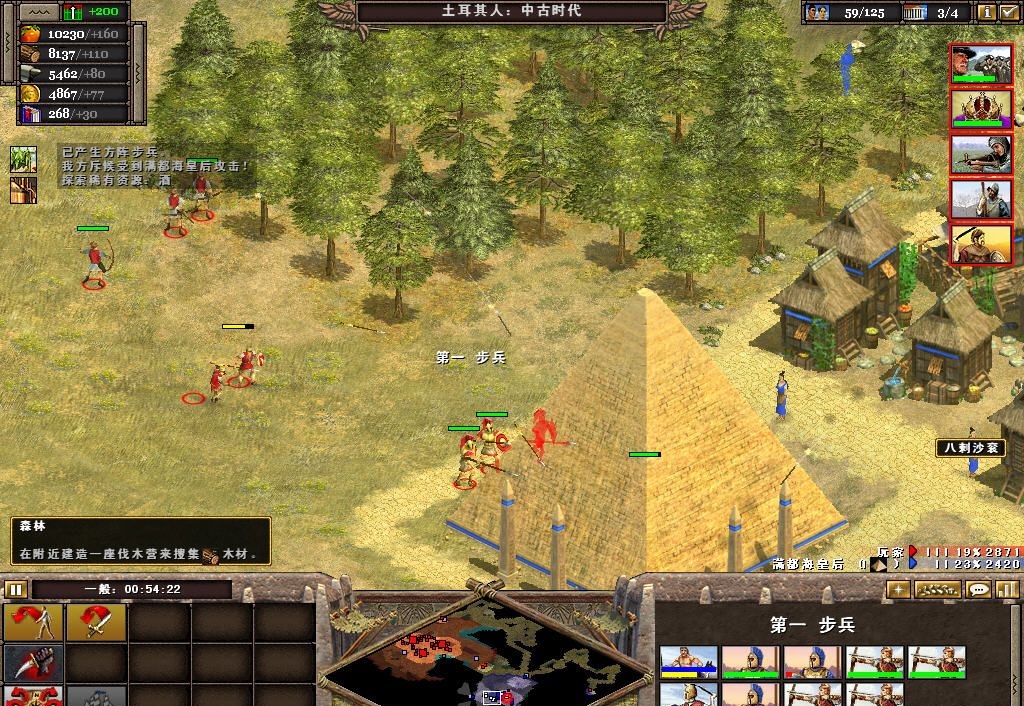This screenshot has height=706, width=1024.
Task: Show the bar-chart statistics button
Action: (x=1007, y=590)
